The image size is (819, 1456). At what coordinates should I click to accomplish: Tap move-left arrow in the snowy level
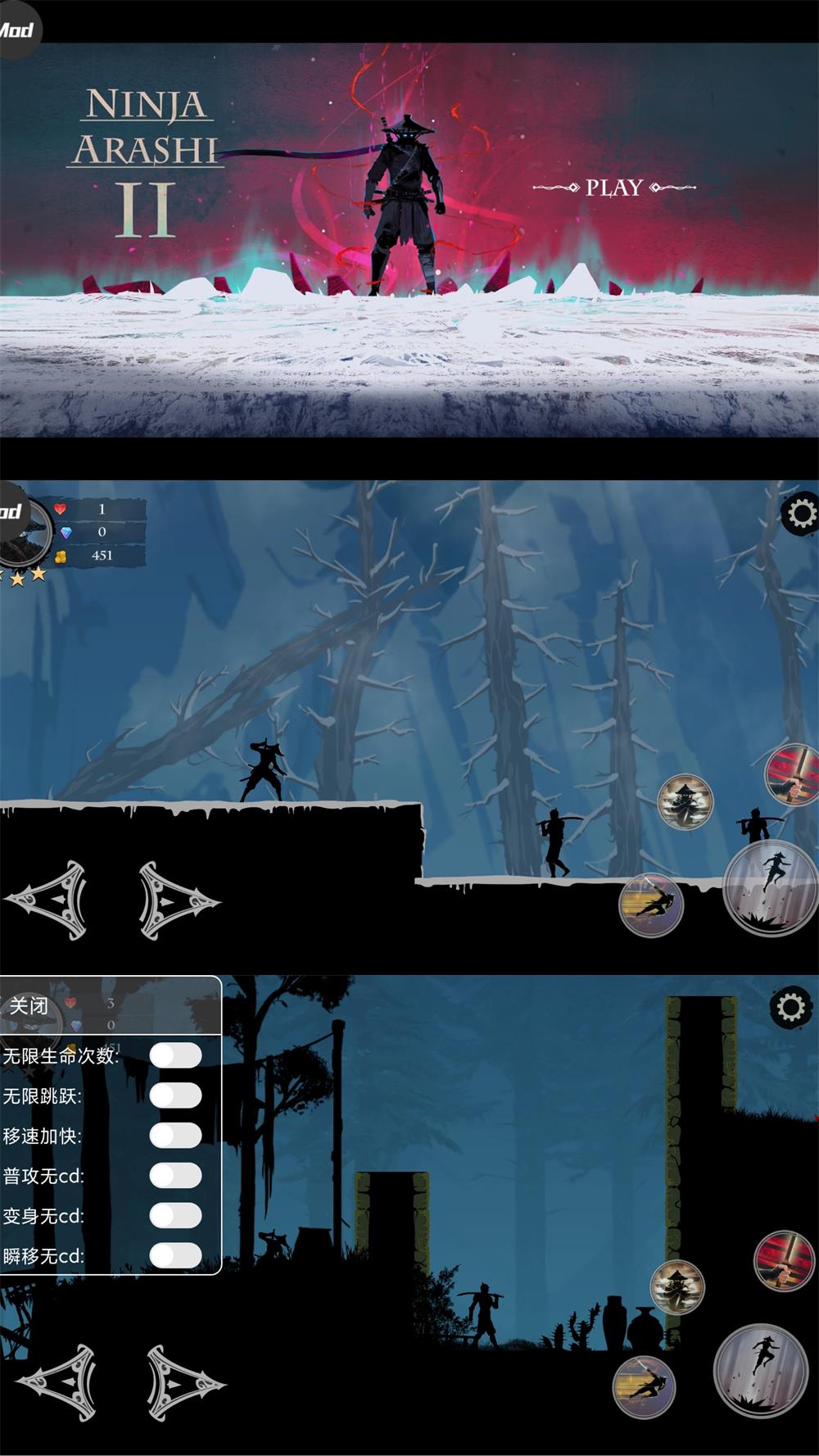49,900
